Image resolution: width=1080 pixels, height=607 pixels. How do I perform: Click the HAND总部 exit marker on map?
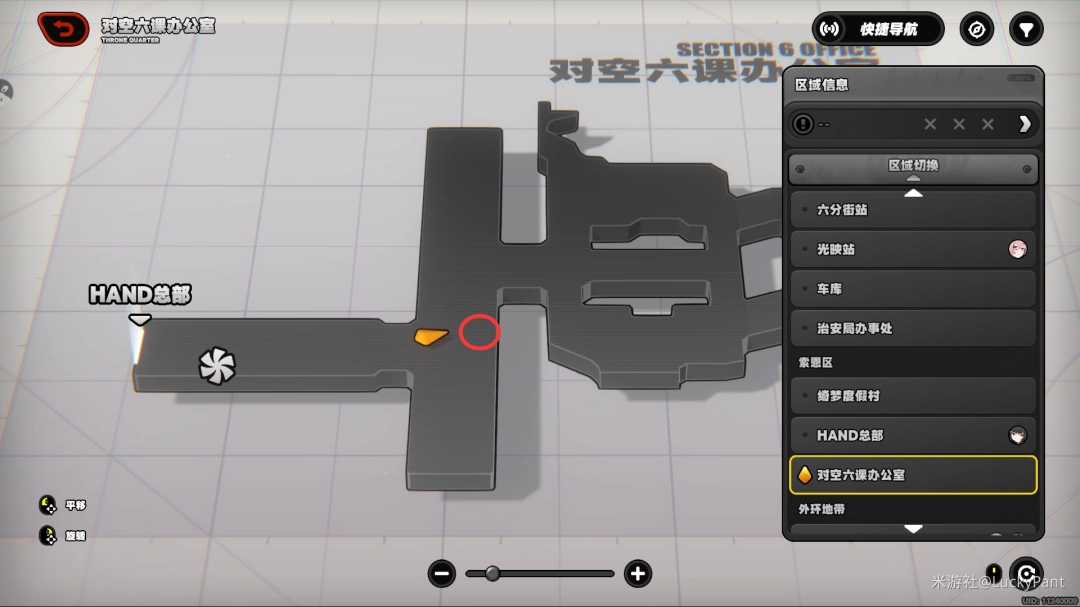point(140,319)
